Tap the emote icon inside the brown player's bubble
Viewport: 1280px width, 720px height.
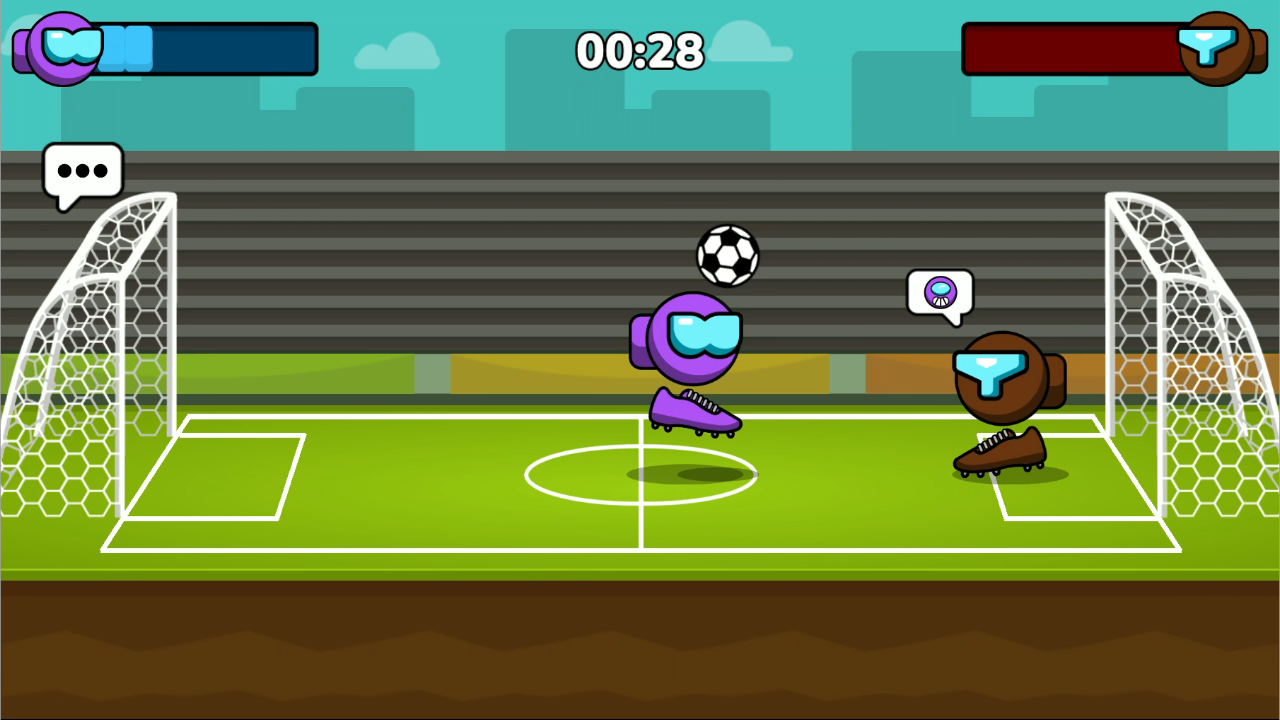tap(938, 291)
